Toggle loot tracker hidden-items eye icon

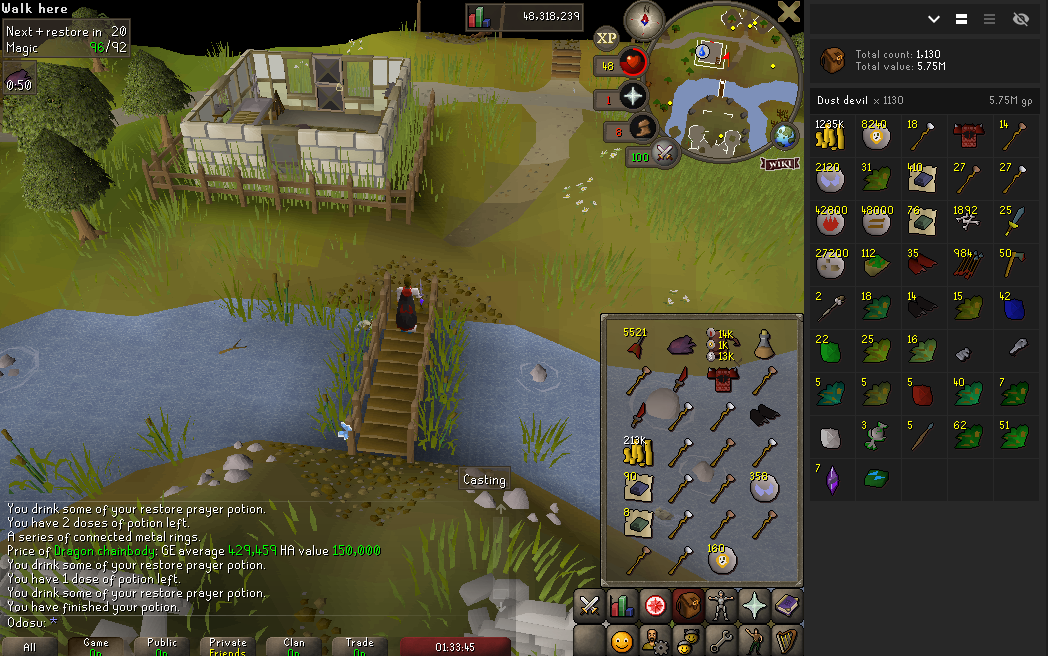click(x=1020, y=19)
